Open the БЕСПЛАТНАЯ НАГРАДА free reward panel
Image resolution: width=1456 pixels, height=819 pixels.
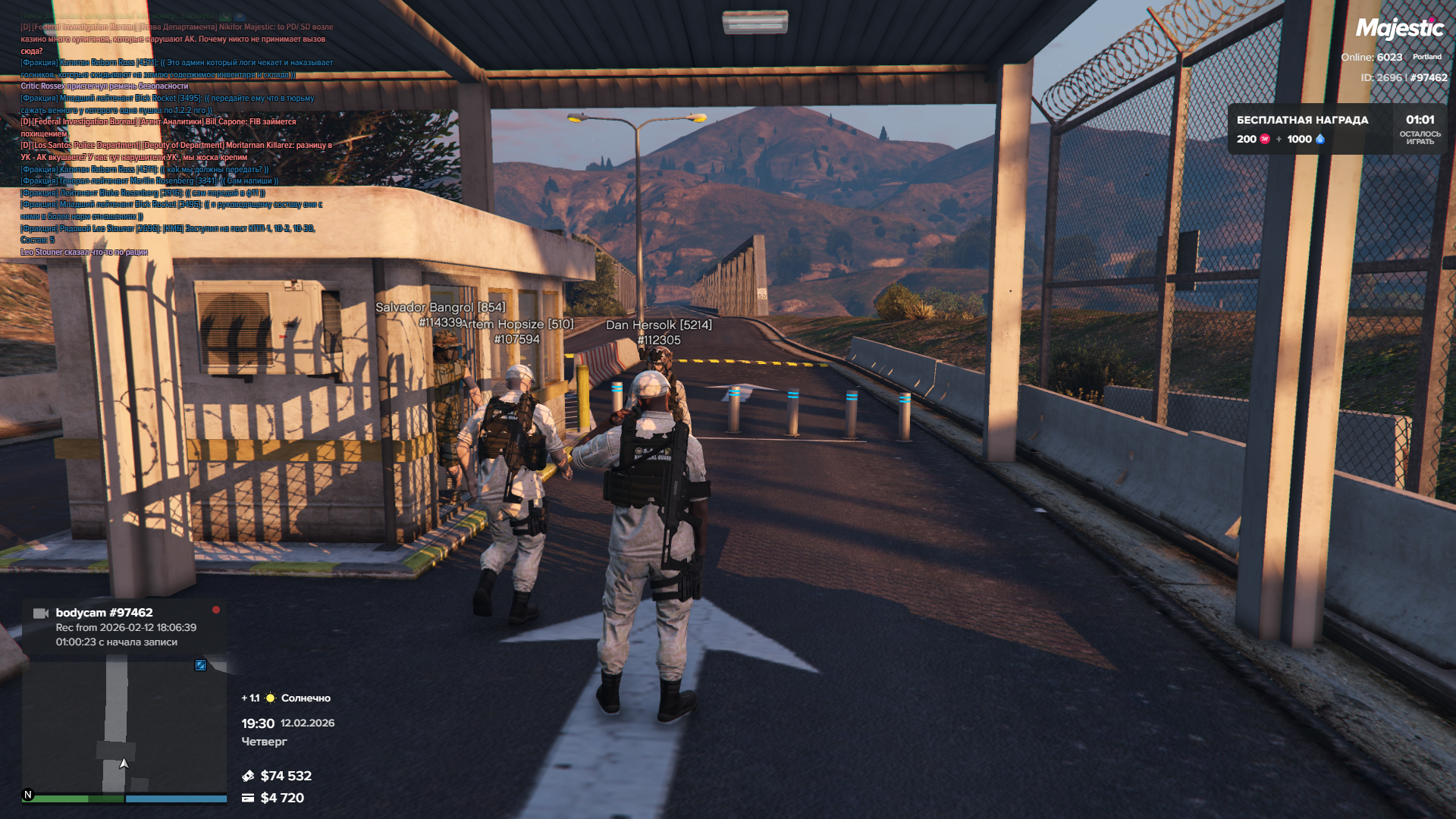click(x=1336, y=129)
